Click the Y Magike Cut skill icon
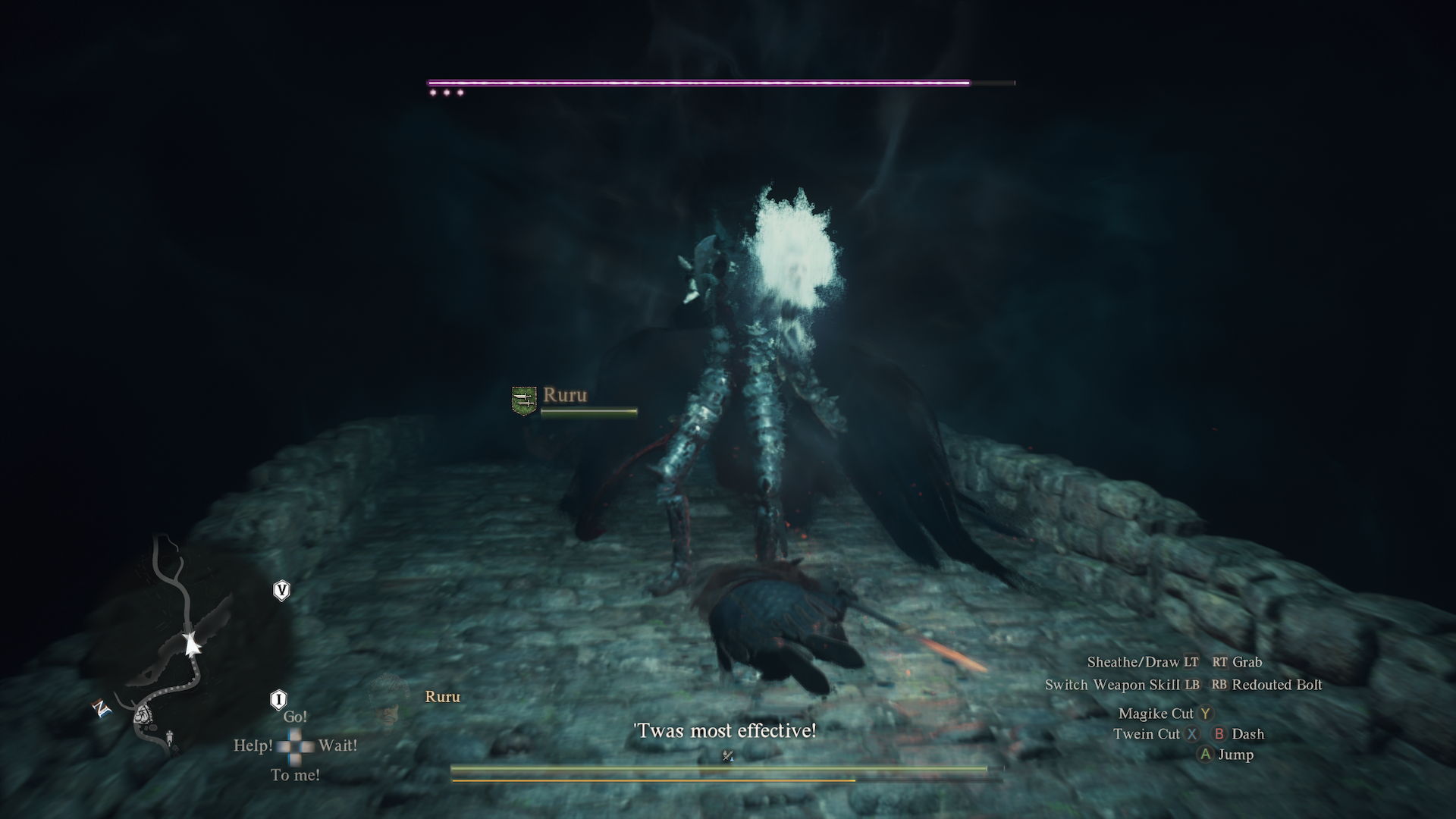Image resolution: width=1456 pixels, height=819 pixels. coord(1207,714)
